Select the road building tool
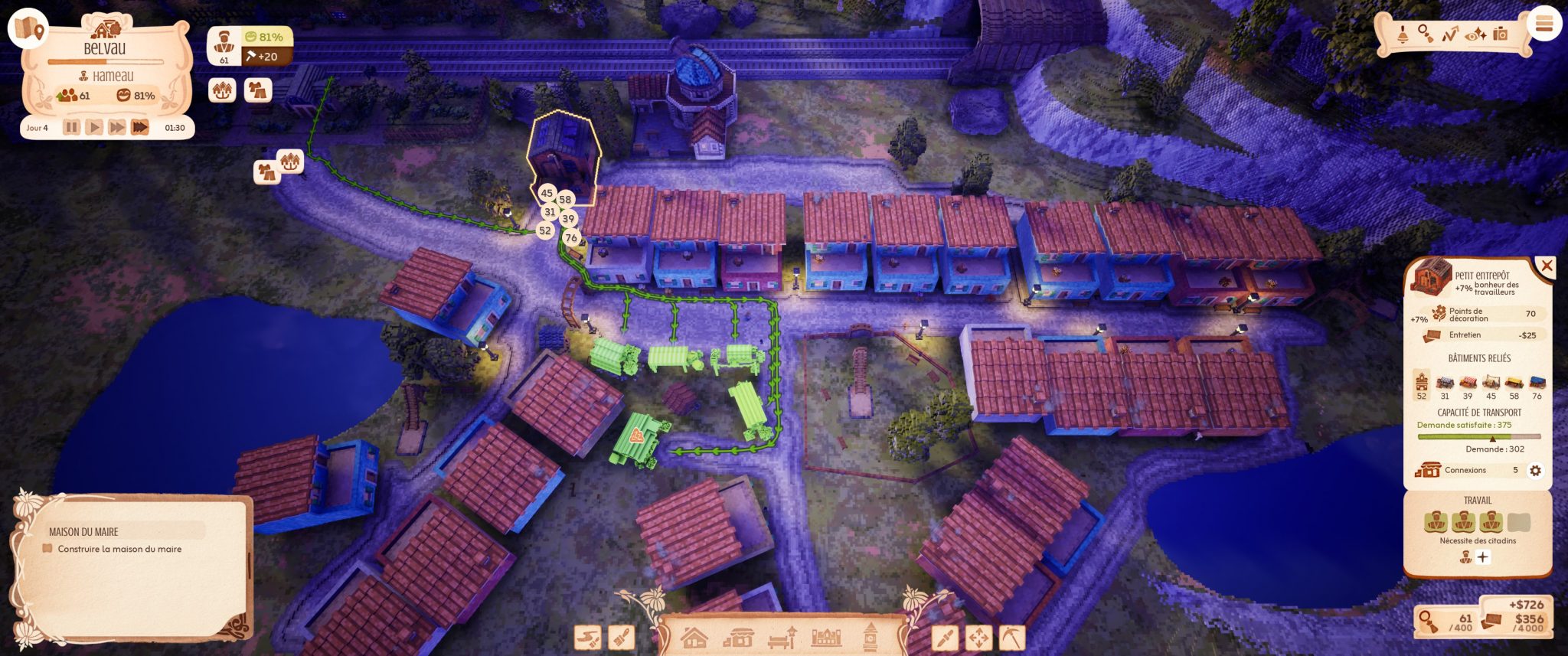1568x656 pixels. click(588, 638)
